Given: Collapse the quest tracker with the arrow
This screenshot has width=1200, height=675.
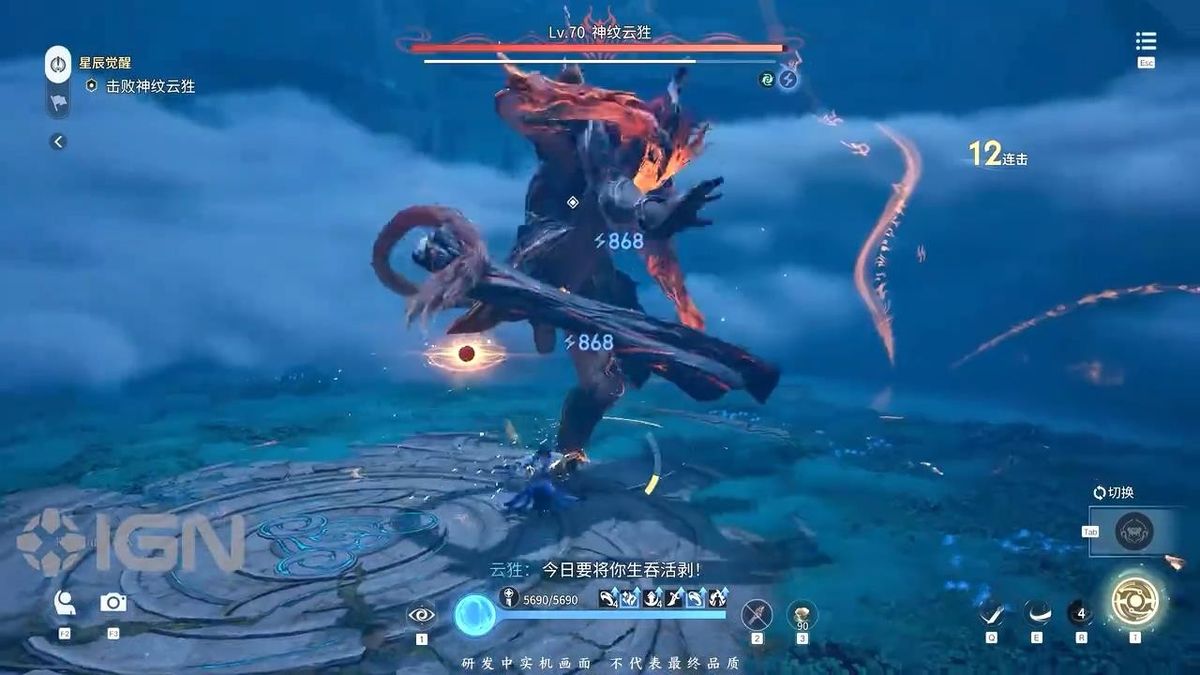Looking at the screenshot, I should click(58, 142).
